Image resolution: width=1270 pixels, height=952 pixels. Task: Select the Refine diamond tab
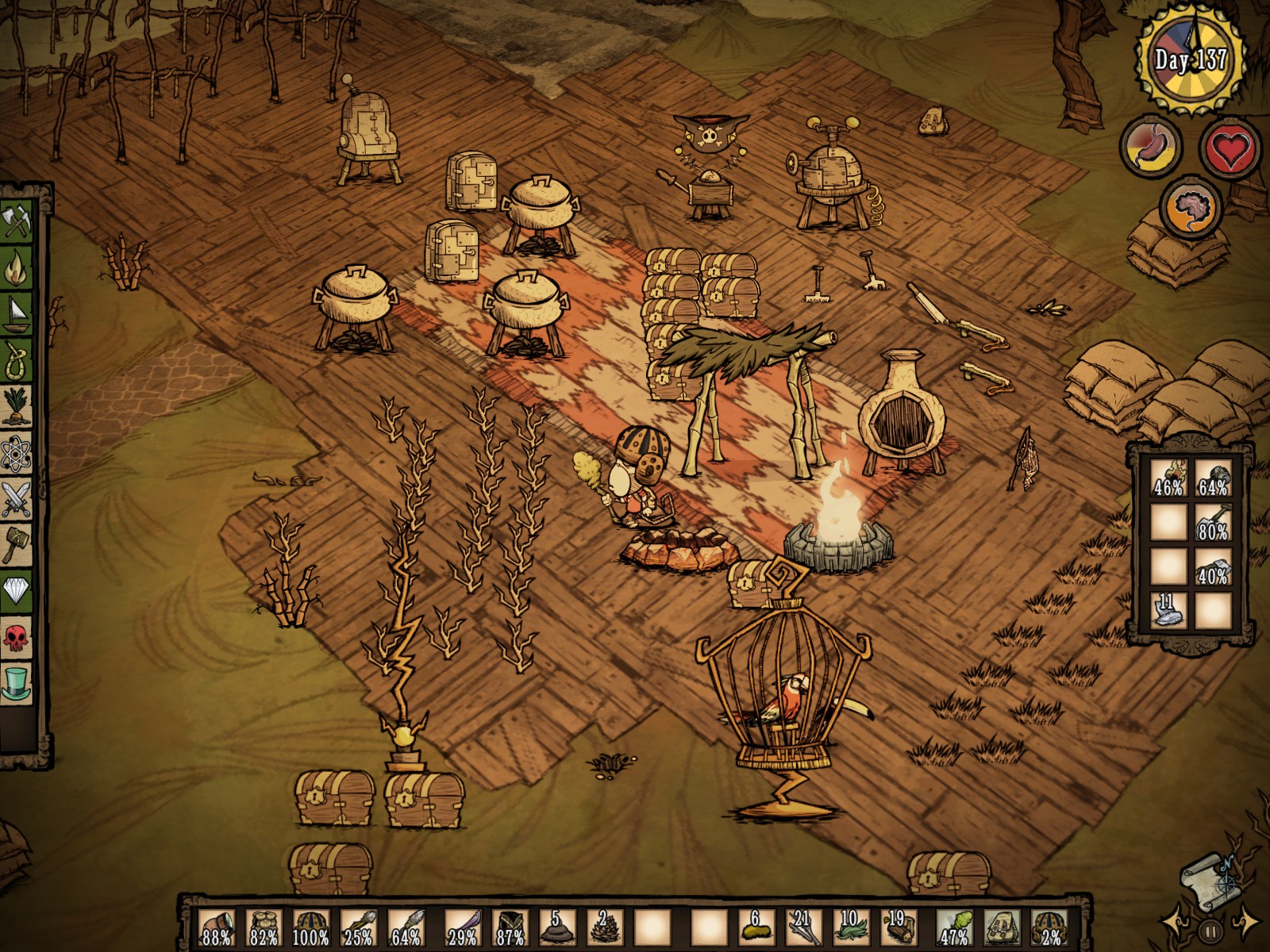coord(17,591)
